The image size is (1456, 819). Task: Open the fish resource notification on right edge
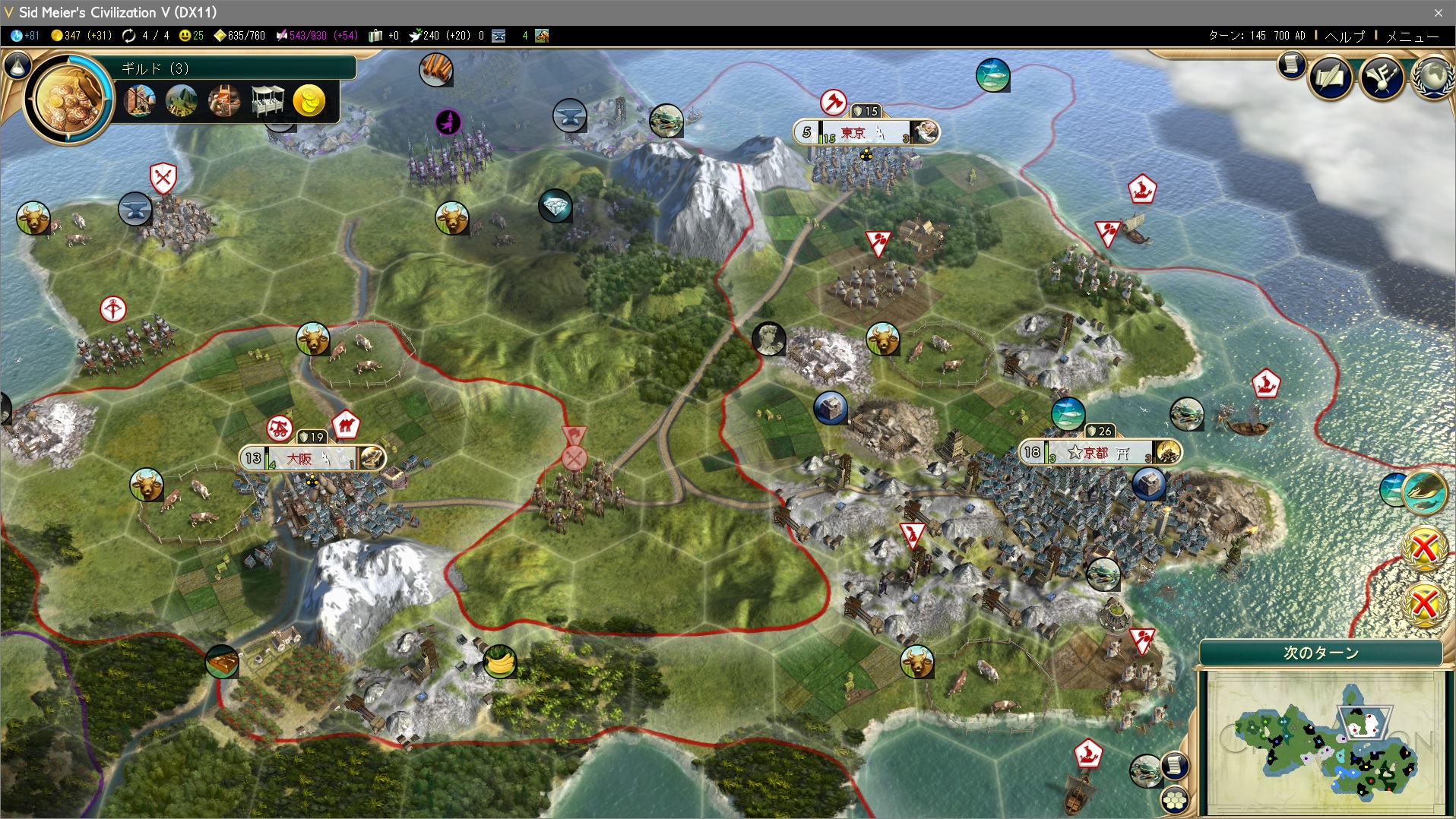click(x=1423, y=491)
